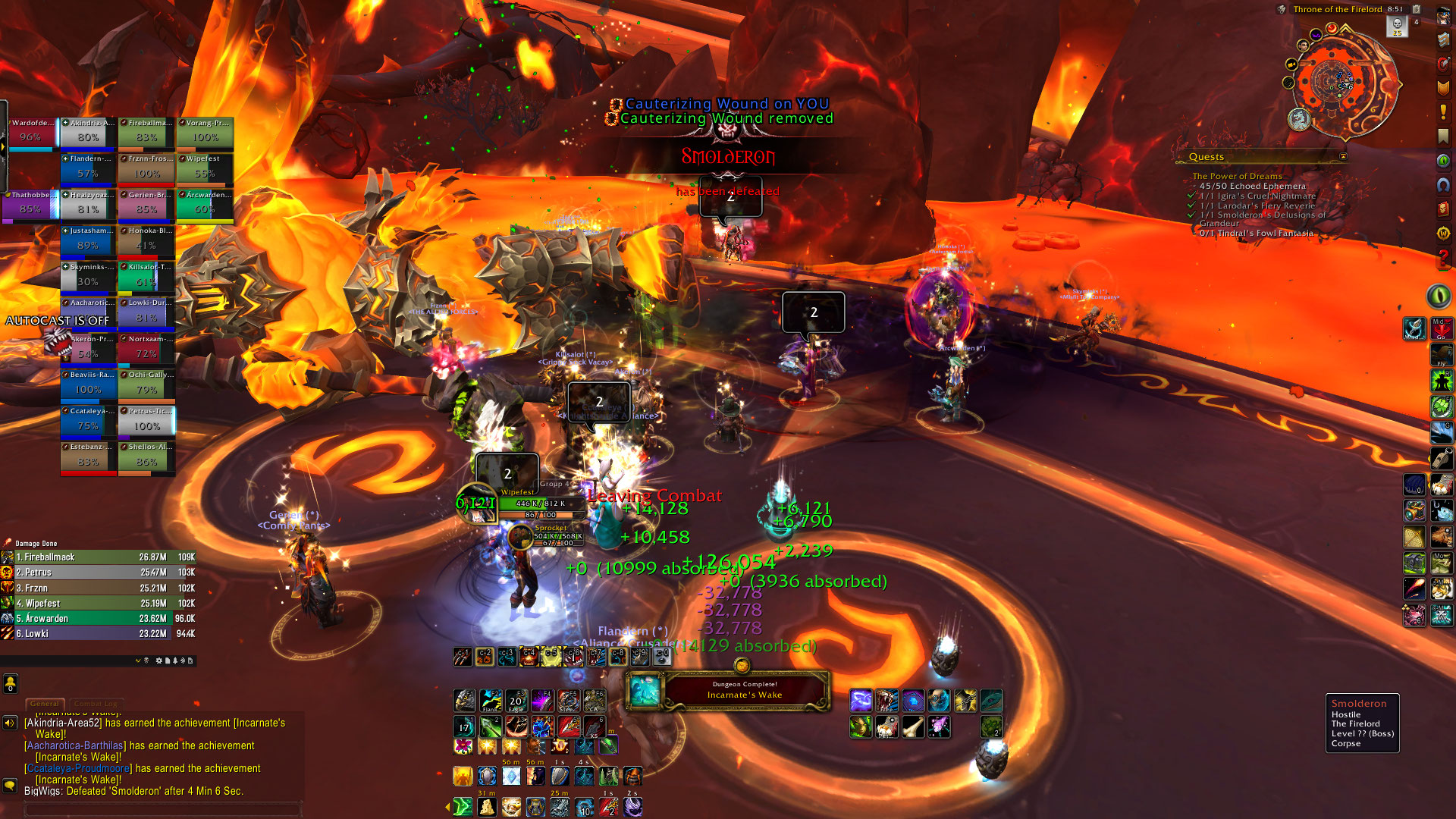Image resolution: width=1456 pixels, height=819 pixels.
Task: Click the skull 25 raid difficulty icon
Action: (x=1397, y=26)
